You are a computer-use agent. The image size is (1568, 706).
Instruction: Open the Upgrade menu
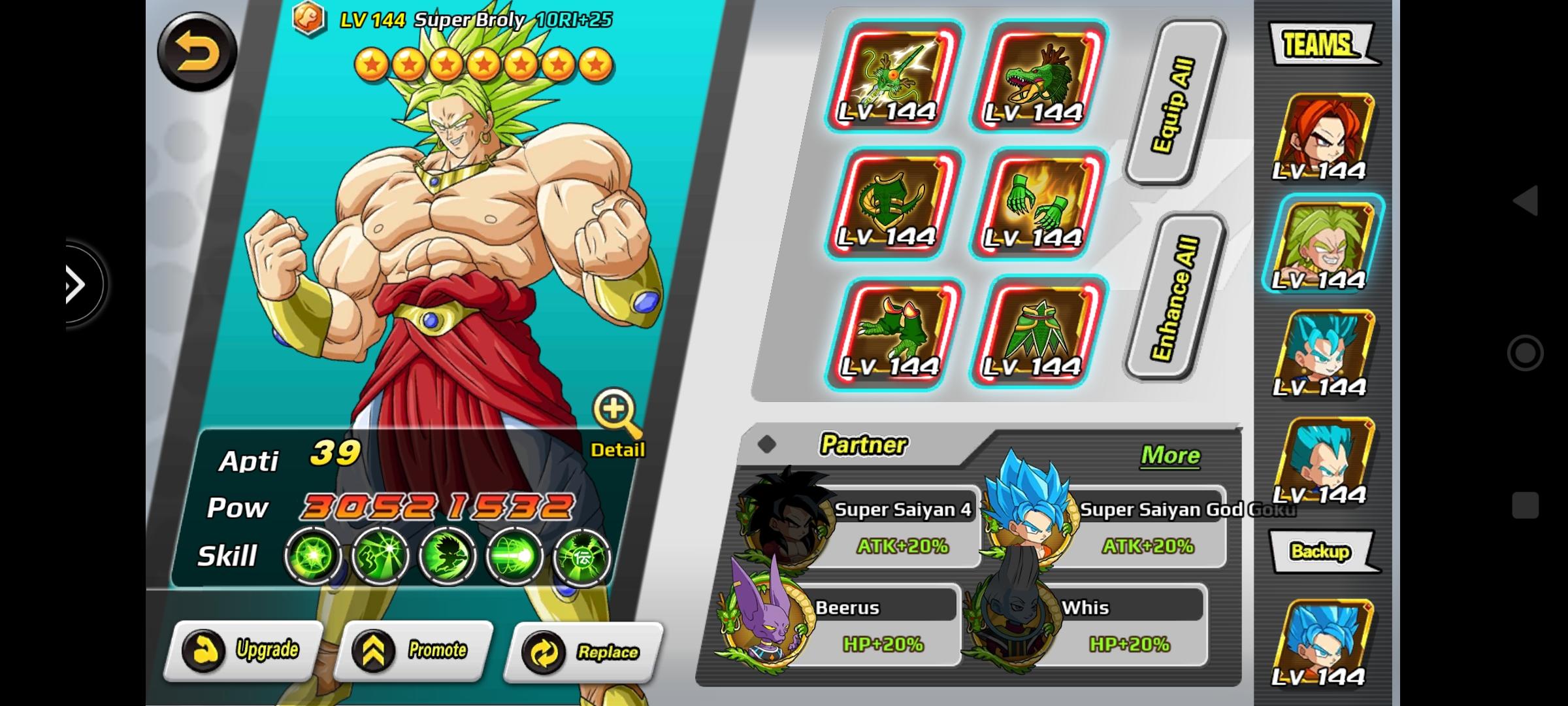click(243, 650)
